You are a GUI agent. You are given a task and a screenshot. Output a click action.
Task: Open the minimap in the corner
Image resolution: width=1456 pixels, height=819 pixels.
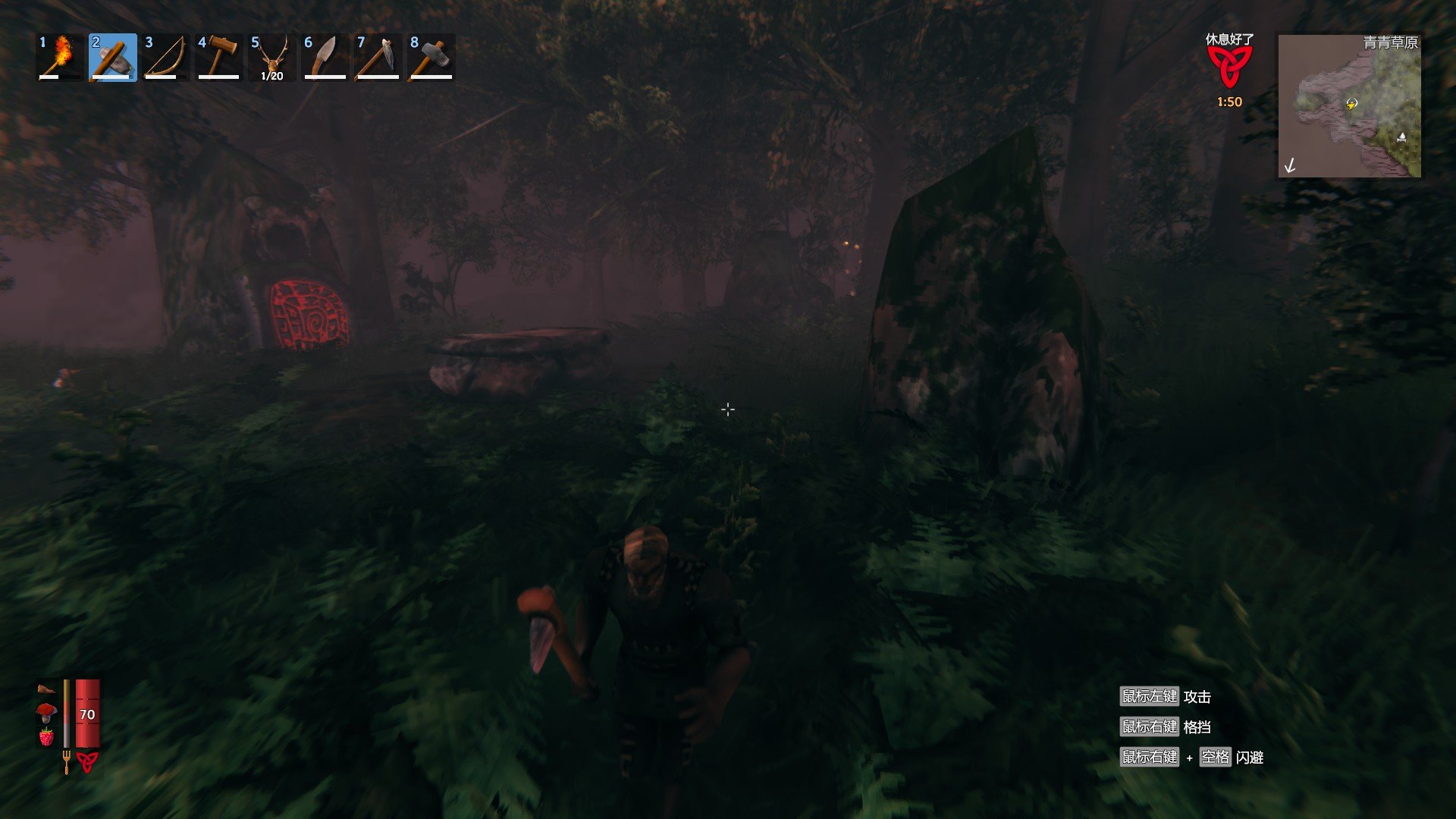(1349, 105)
